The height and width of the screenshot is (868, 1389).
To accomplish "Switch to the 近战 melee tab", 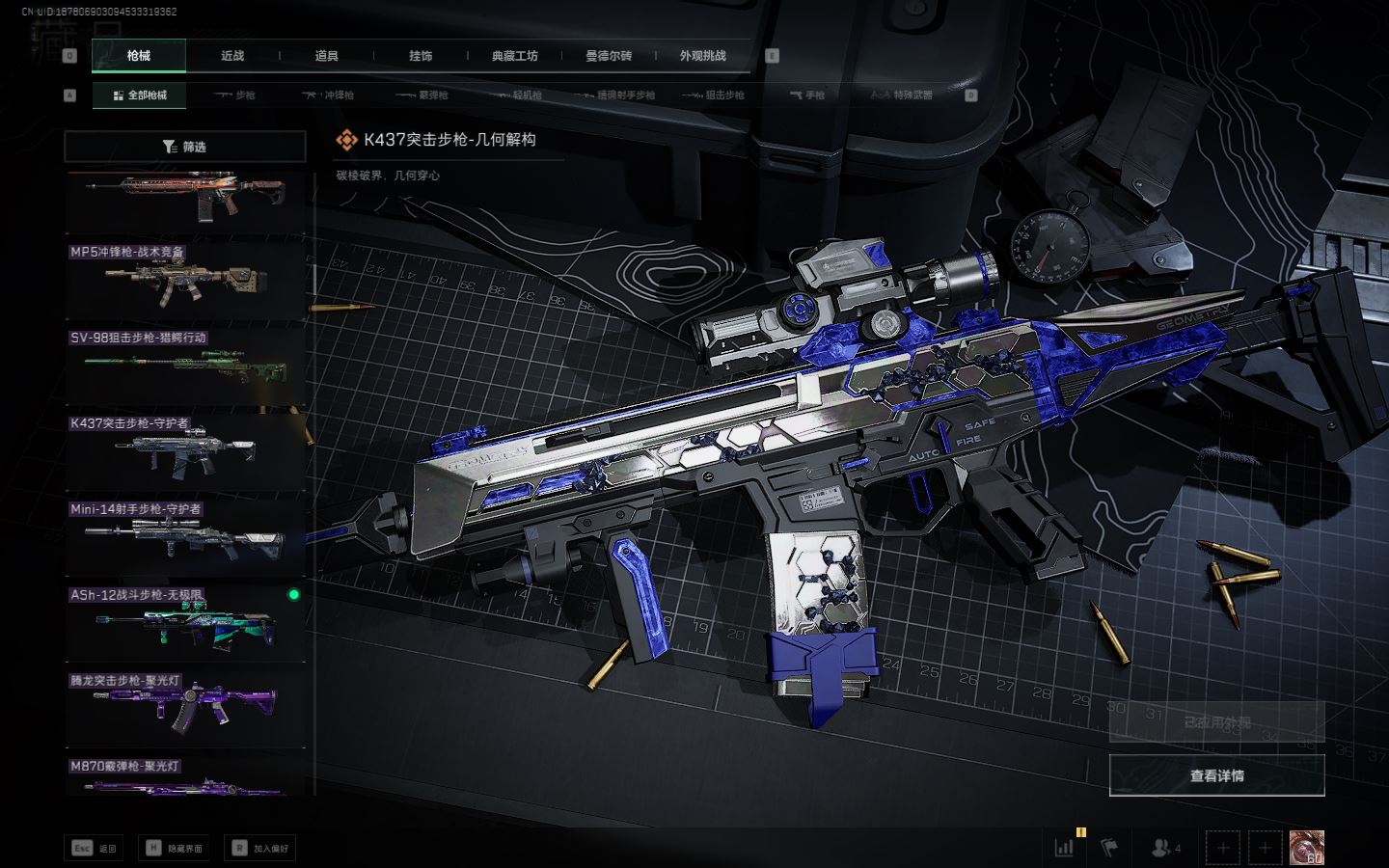I will [x=232, y=56].
